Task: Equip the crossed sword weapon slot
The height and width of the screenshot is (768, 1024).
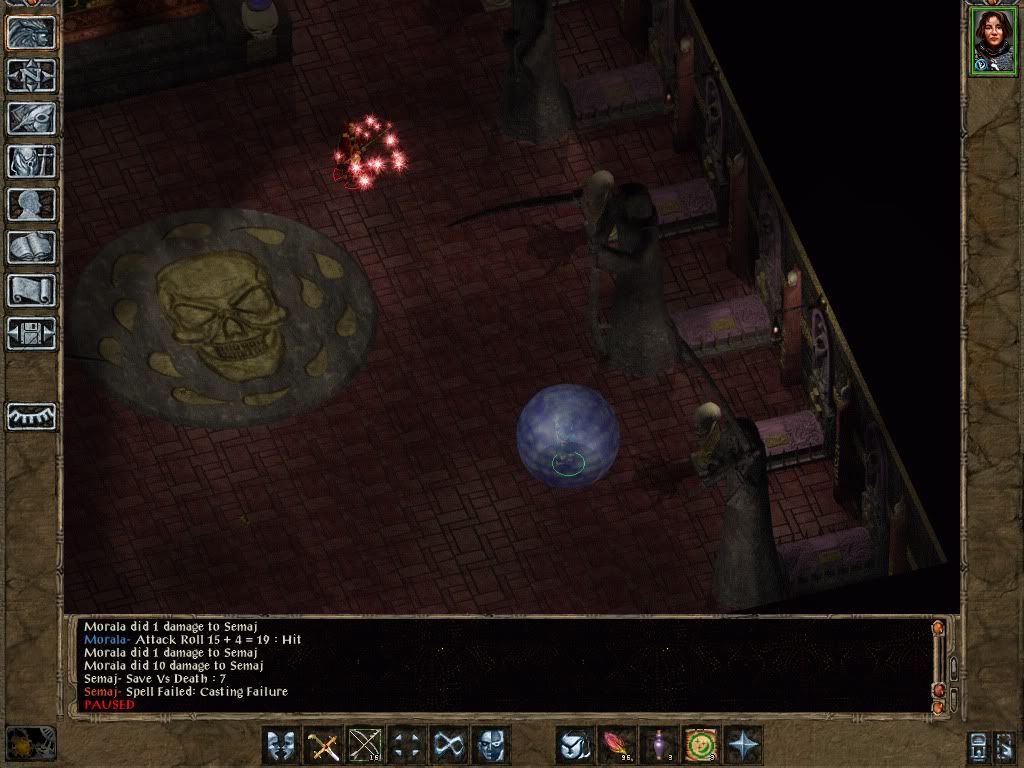Action: point(324,745)
